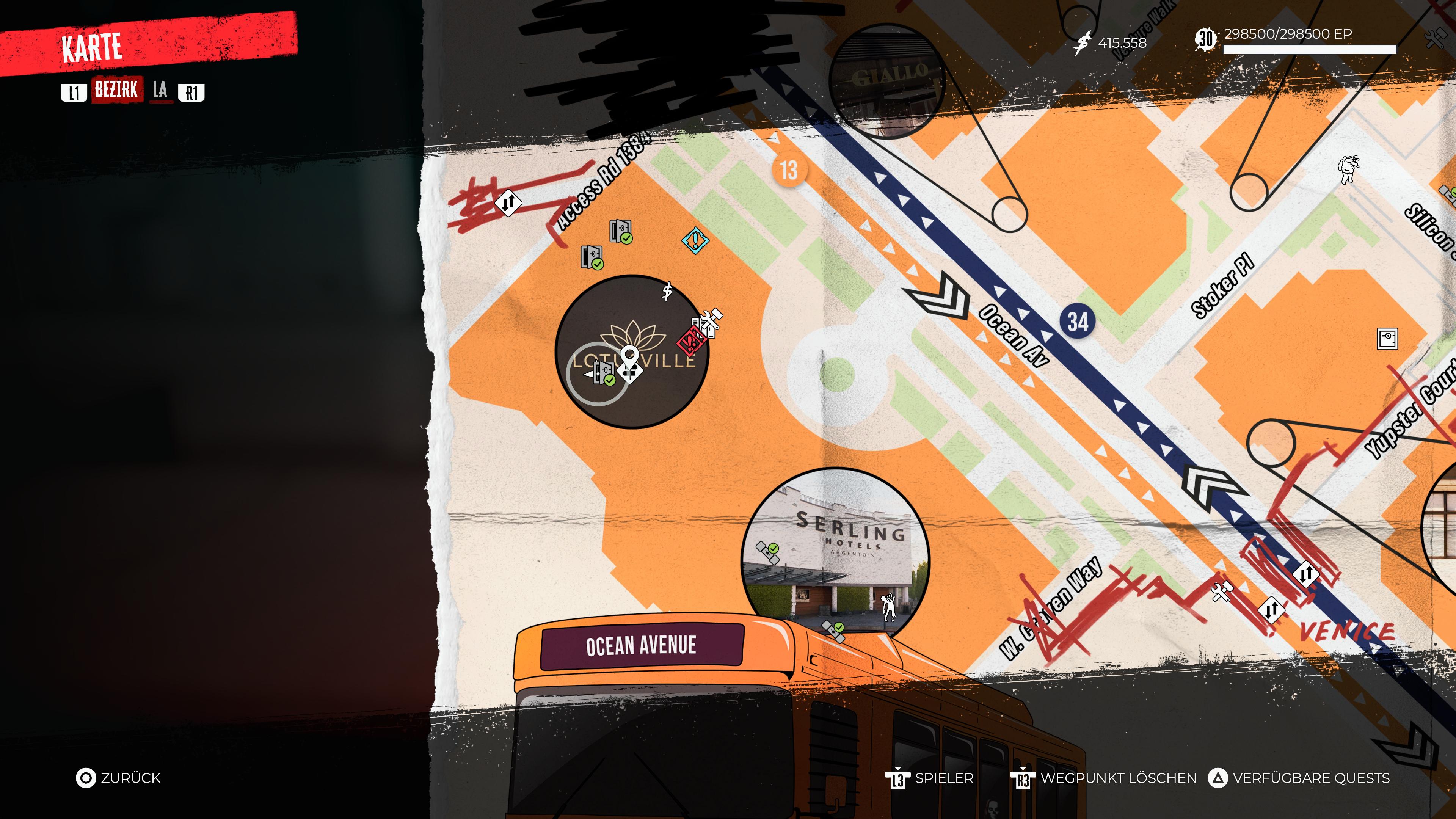Screen dimensions: 1456x819
Task: Select the fast travel marker by Access Rd
Action: pos(508,202)
